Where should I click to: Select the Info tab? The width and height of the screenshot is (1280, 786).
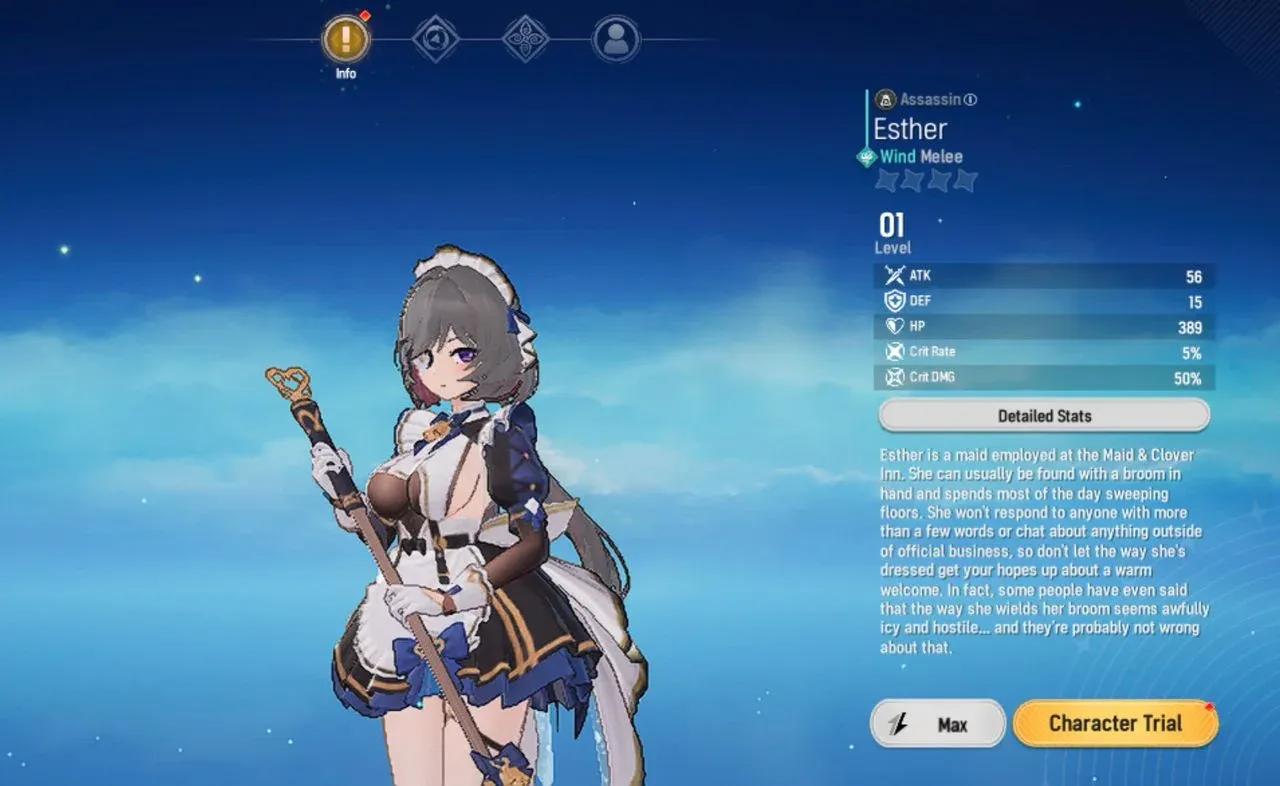(346, 40)
